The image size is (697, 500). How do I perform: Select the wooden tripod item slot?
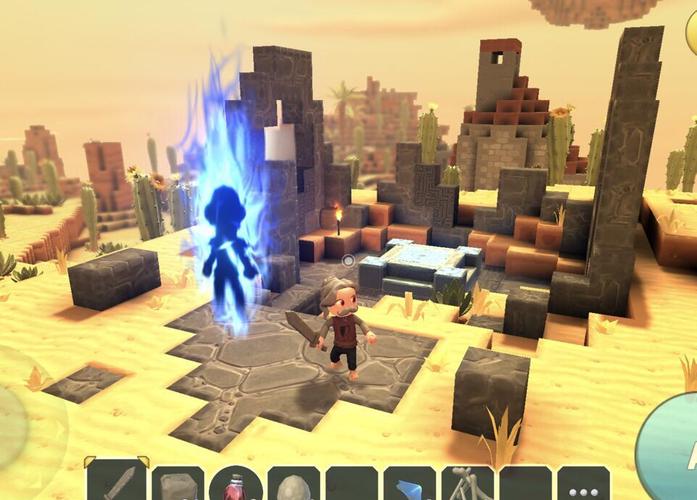tap(468, 484)
